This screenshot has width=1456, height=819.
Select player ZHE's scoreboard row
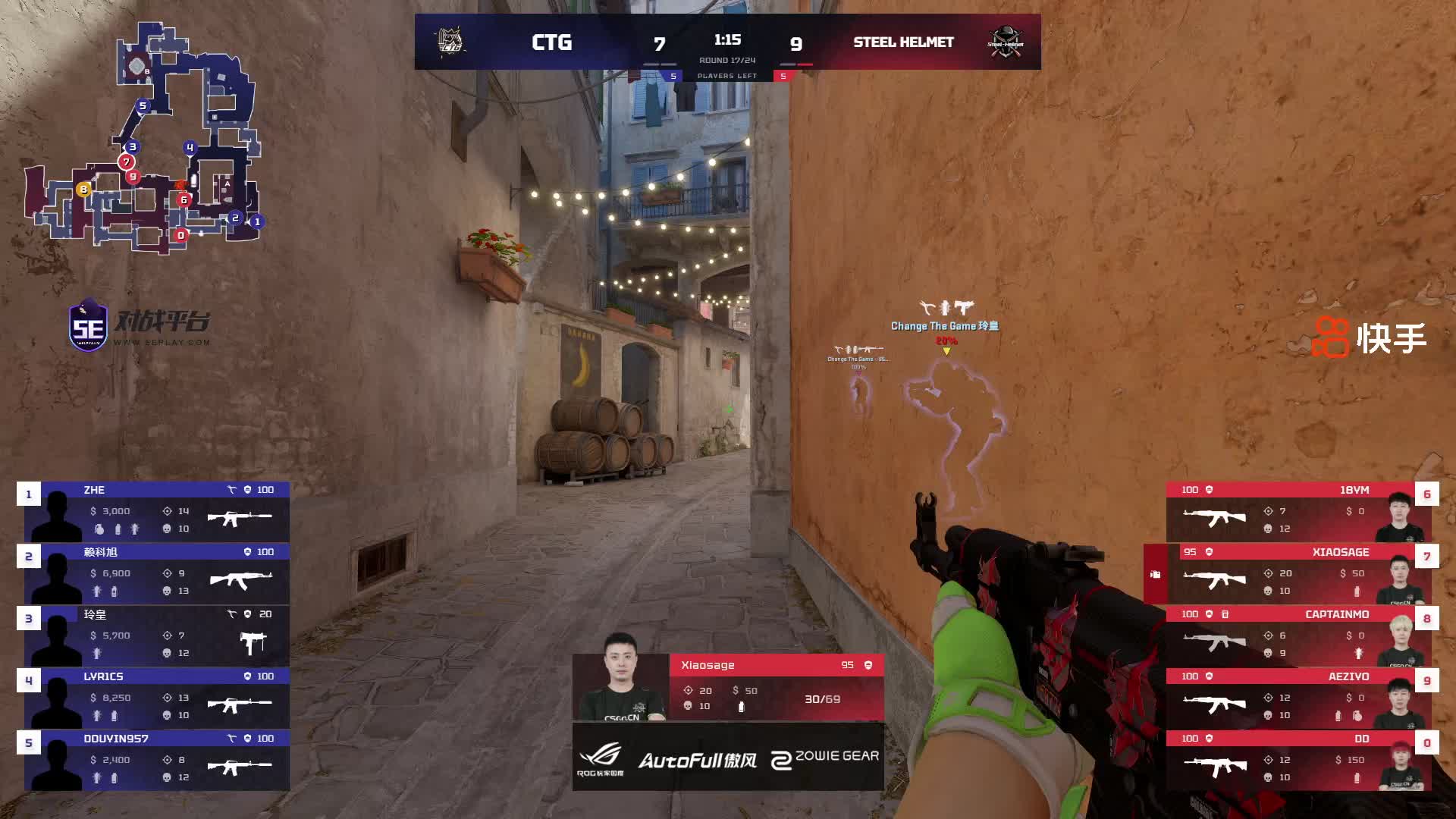(x=157, y=511)
